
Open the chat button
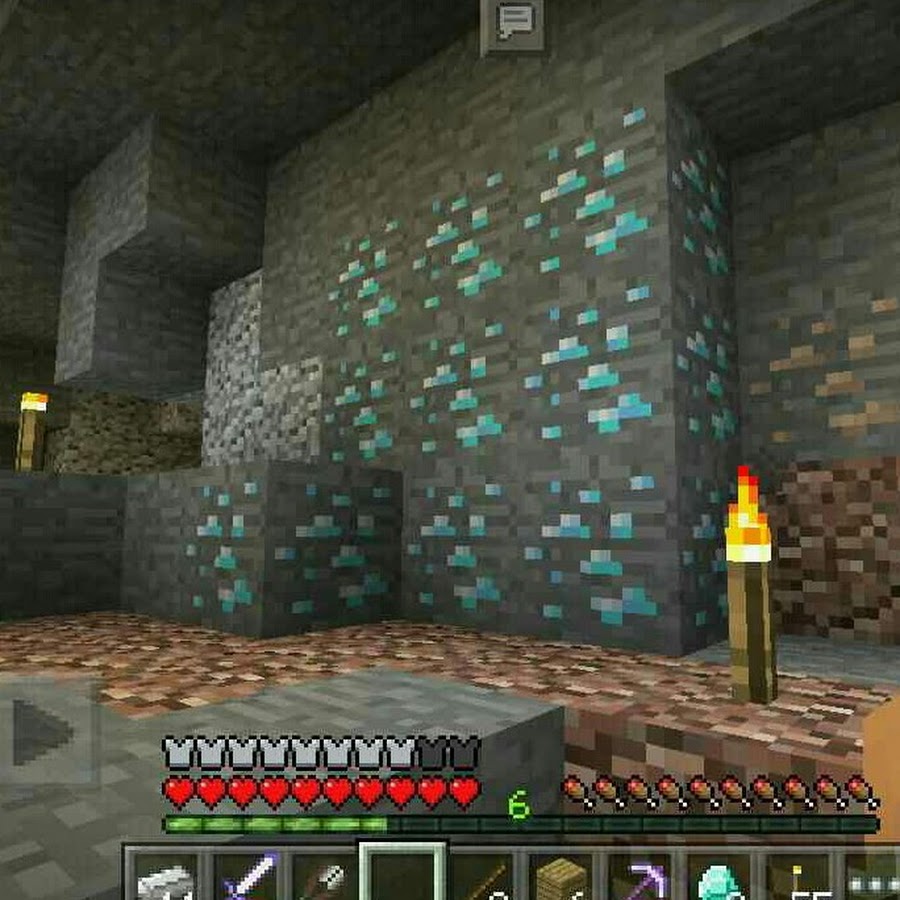tap(513, 22)
